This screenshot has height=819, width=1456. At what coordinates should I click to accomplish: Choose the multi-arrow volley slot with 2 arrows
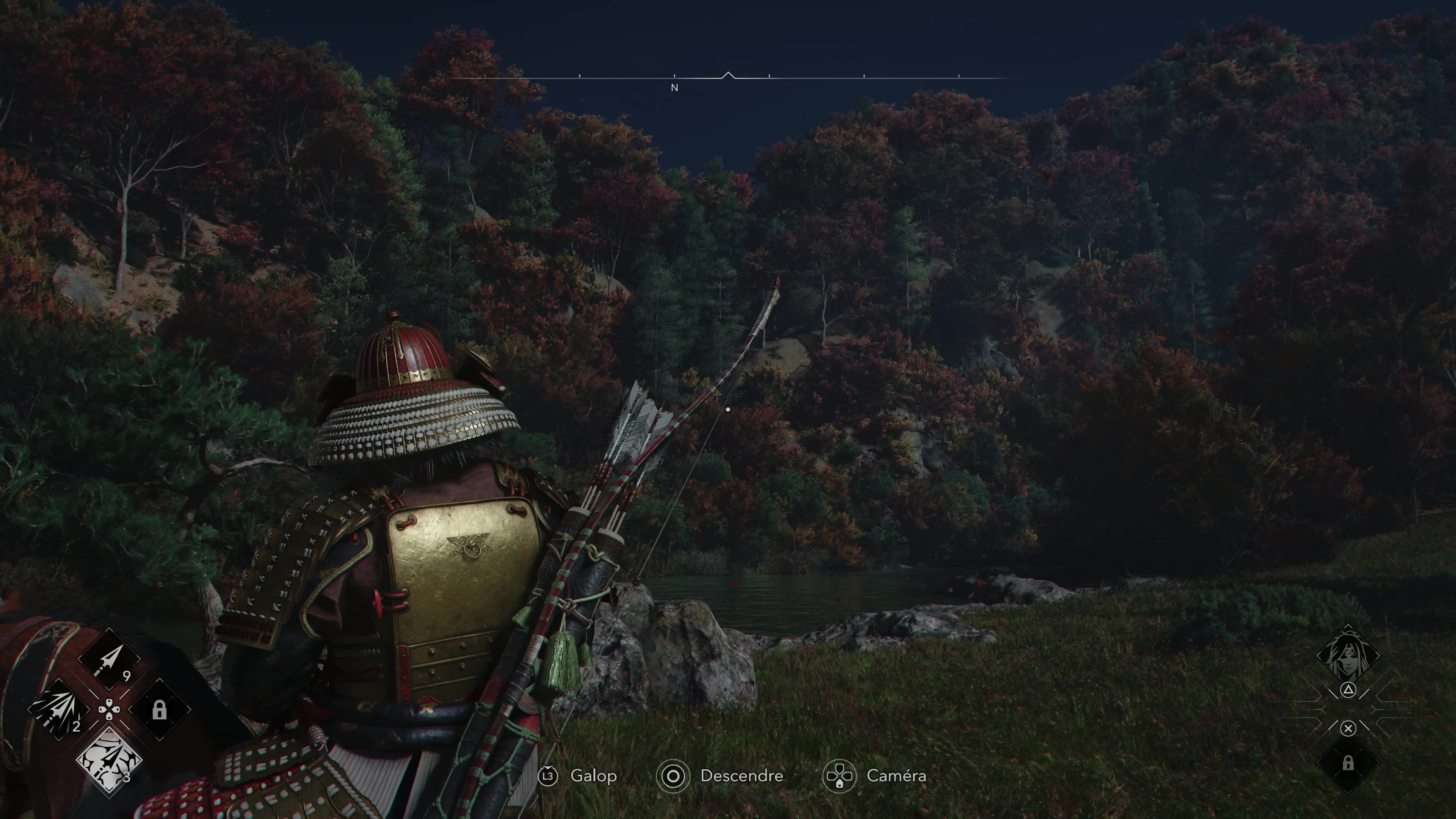pyautogui.click(x=59, y=709)
